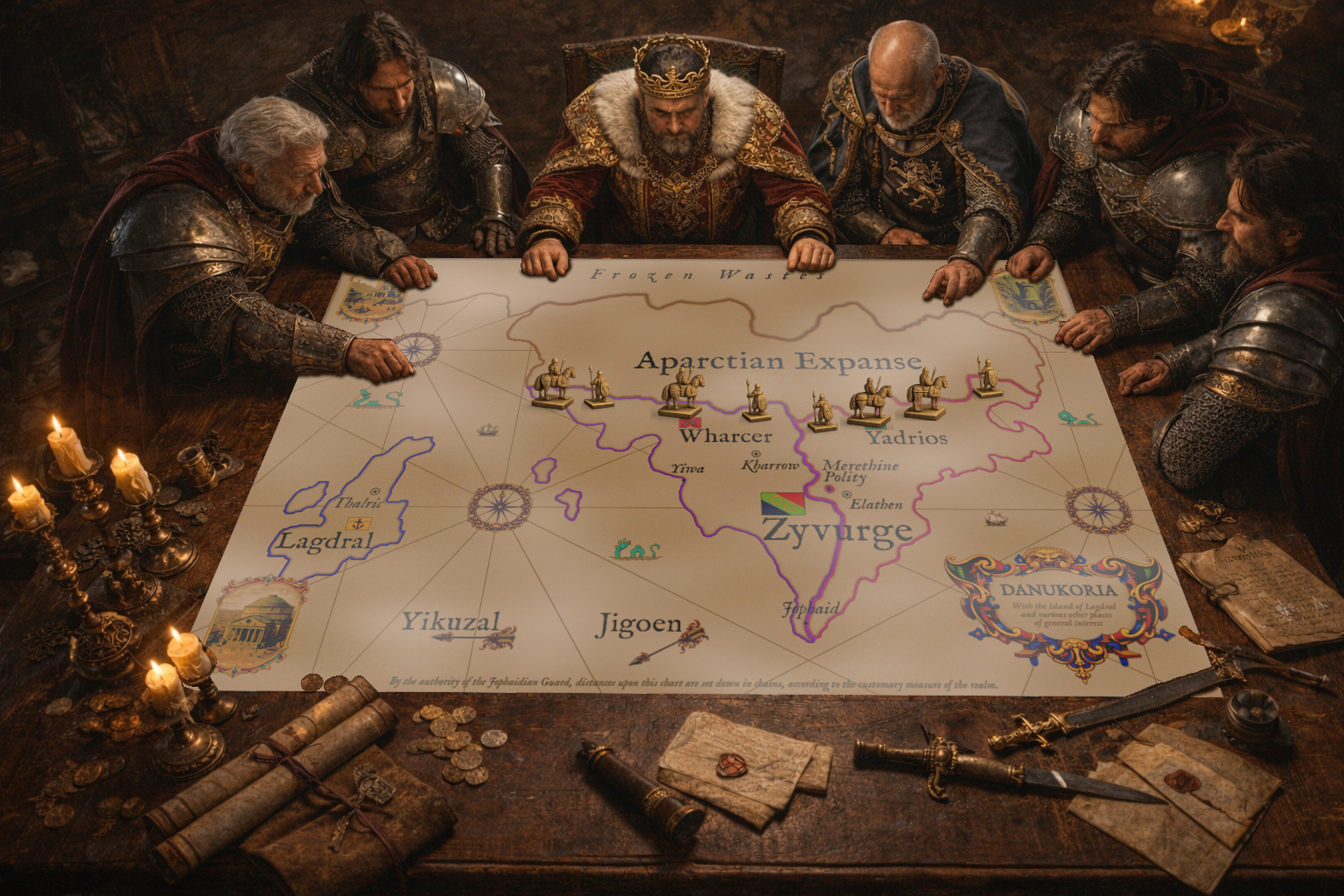This screenshot has width=1344, height=896.
Task: Click the Jophaid location label
Action: (810, 608)
